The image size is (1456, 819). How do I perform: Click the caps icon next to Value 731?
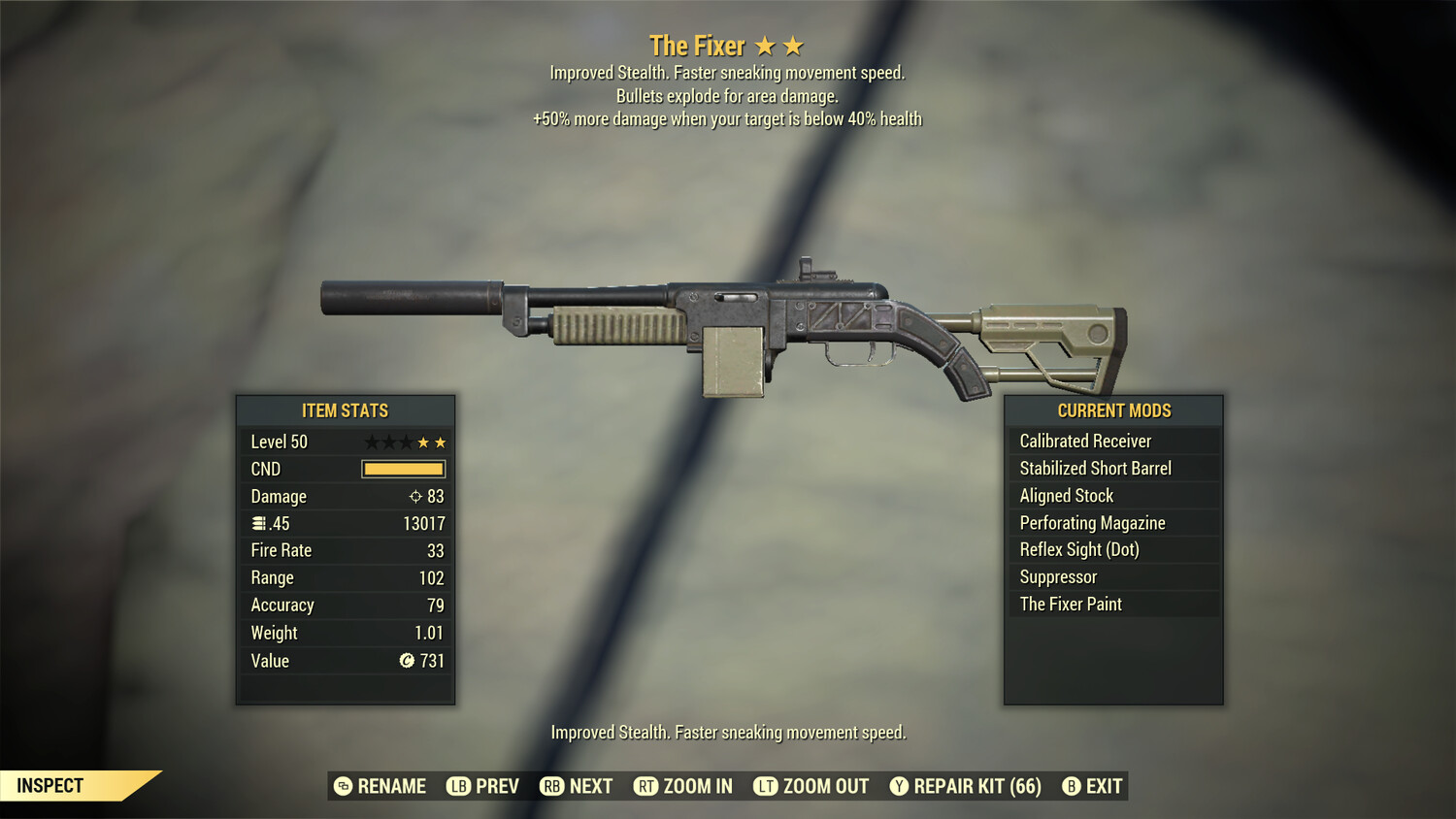407,661
